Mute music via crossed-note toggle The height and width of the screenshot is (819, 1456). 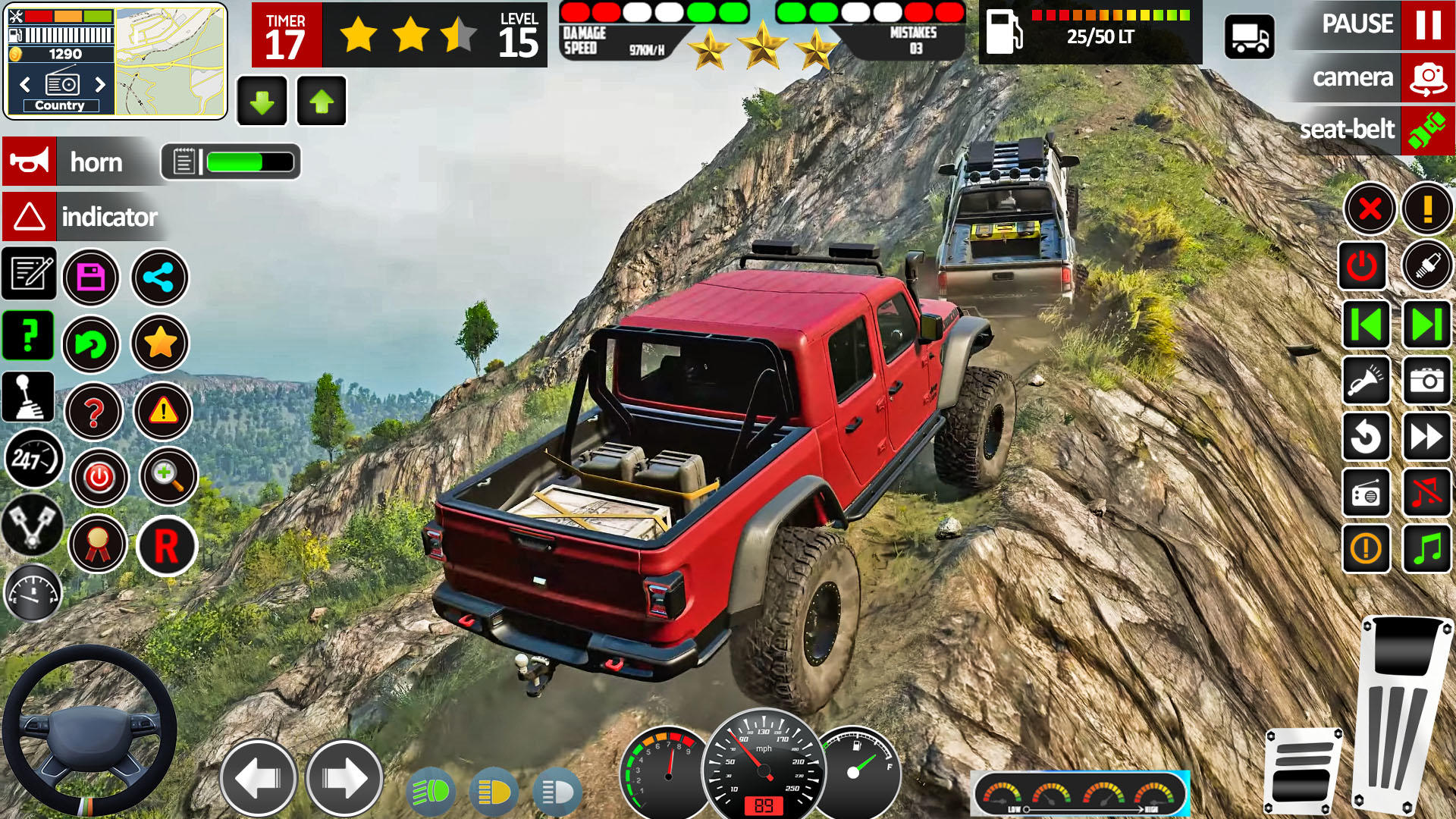tap(1426, 493)
